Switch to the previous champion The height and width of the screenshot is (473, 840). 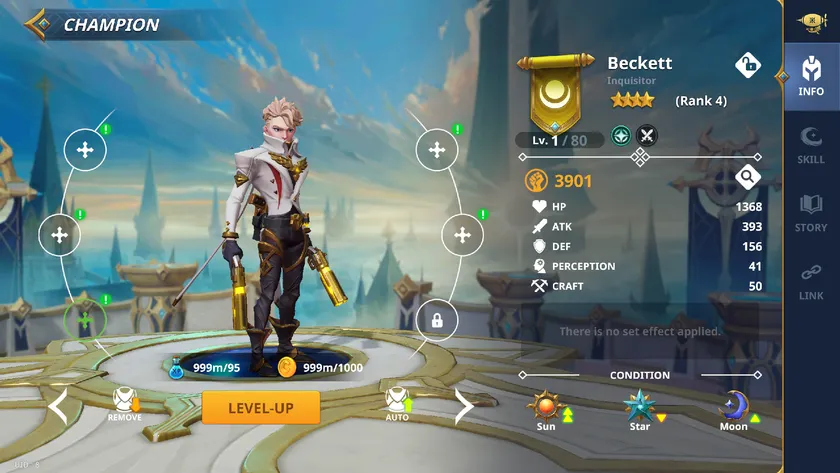pos(58,407)
